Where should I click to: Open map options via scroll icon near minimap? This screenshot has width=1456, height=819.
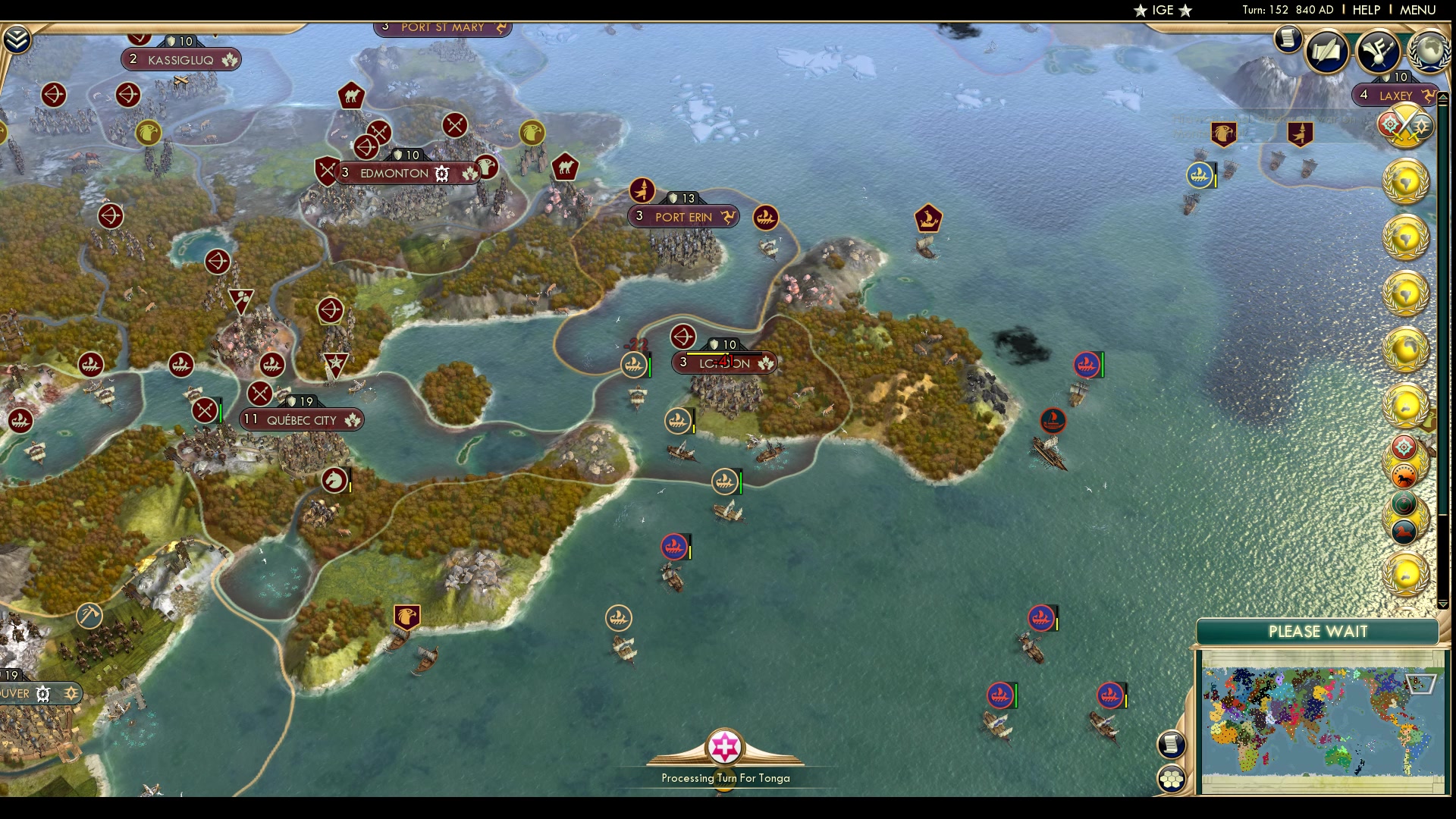click(1172, 745)
